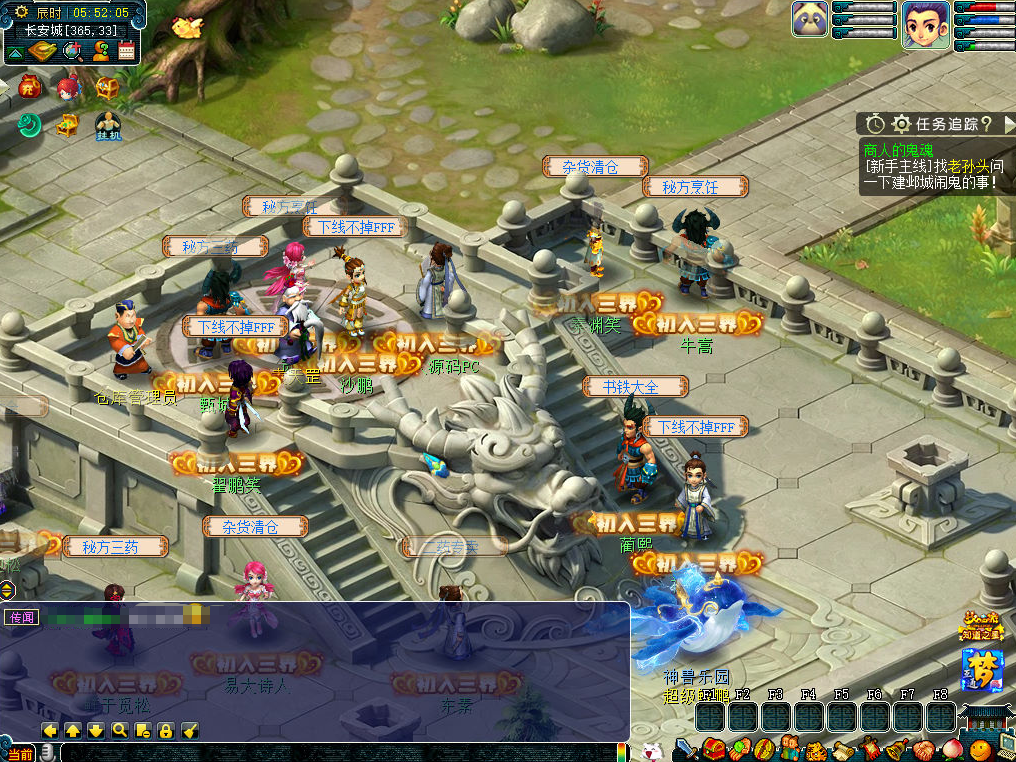
Task: Open the red recharge money bag
Action: [x=29, y=88]
